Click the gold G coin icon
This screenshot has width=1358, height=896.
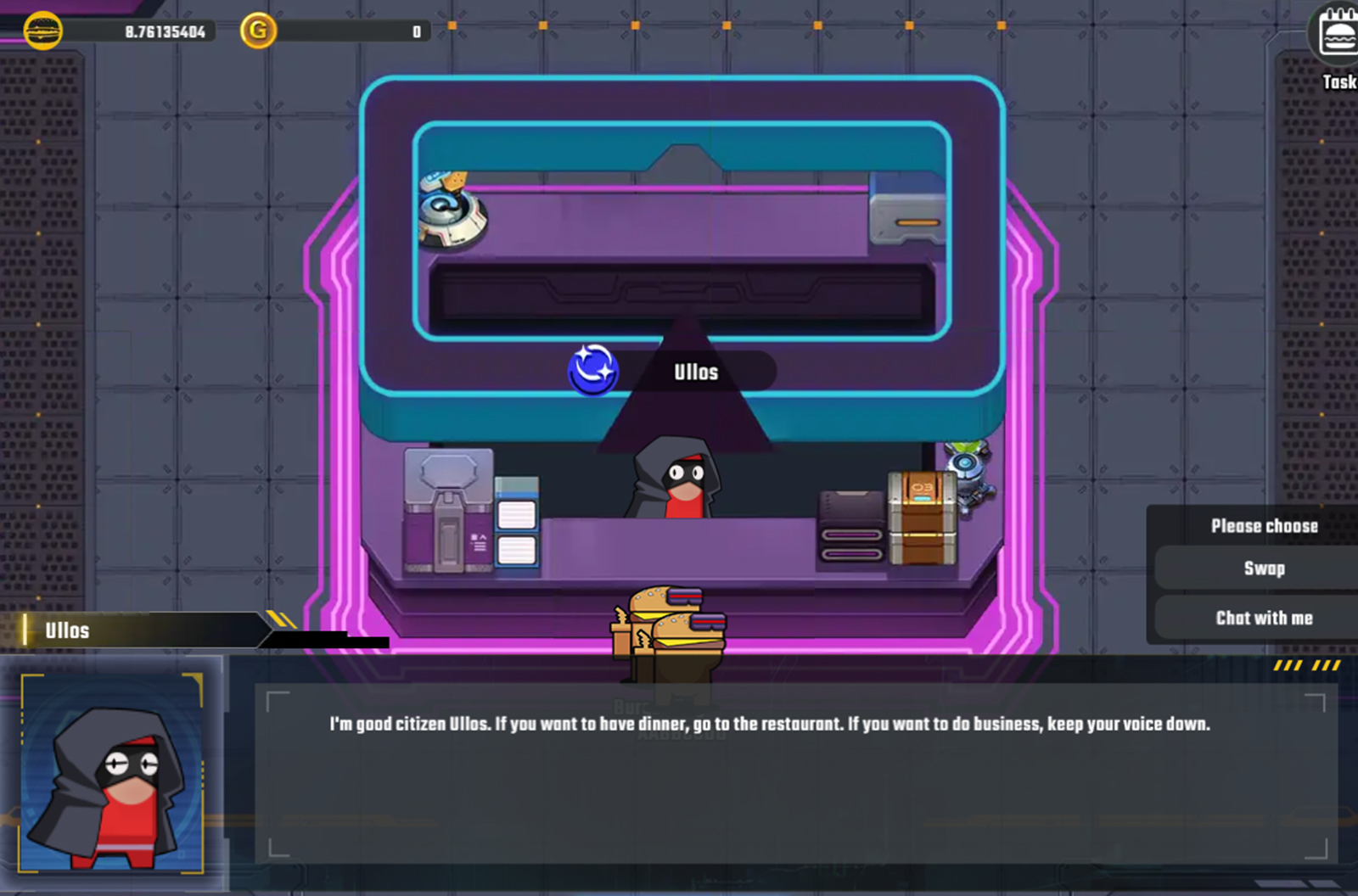point(258,31)
